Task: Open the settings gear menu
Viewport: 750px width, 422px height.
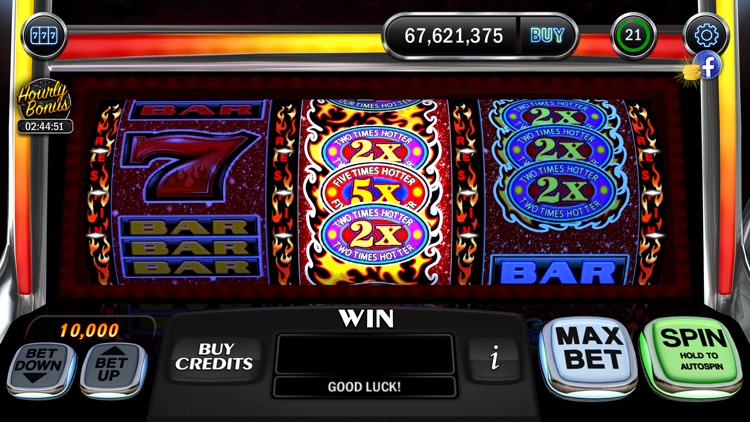Action: coord(707,35)
